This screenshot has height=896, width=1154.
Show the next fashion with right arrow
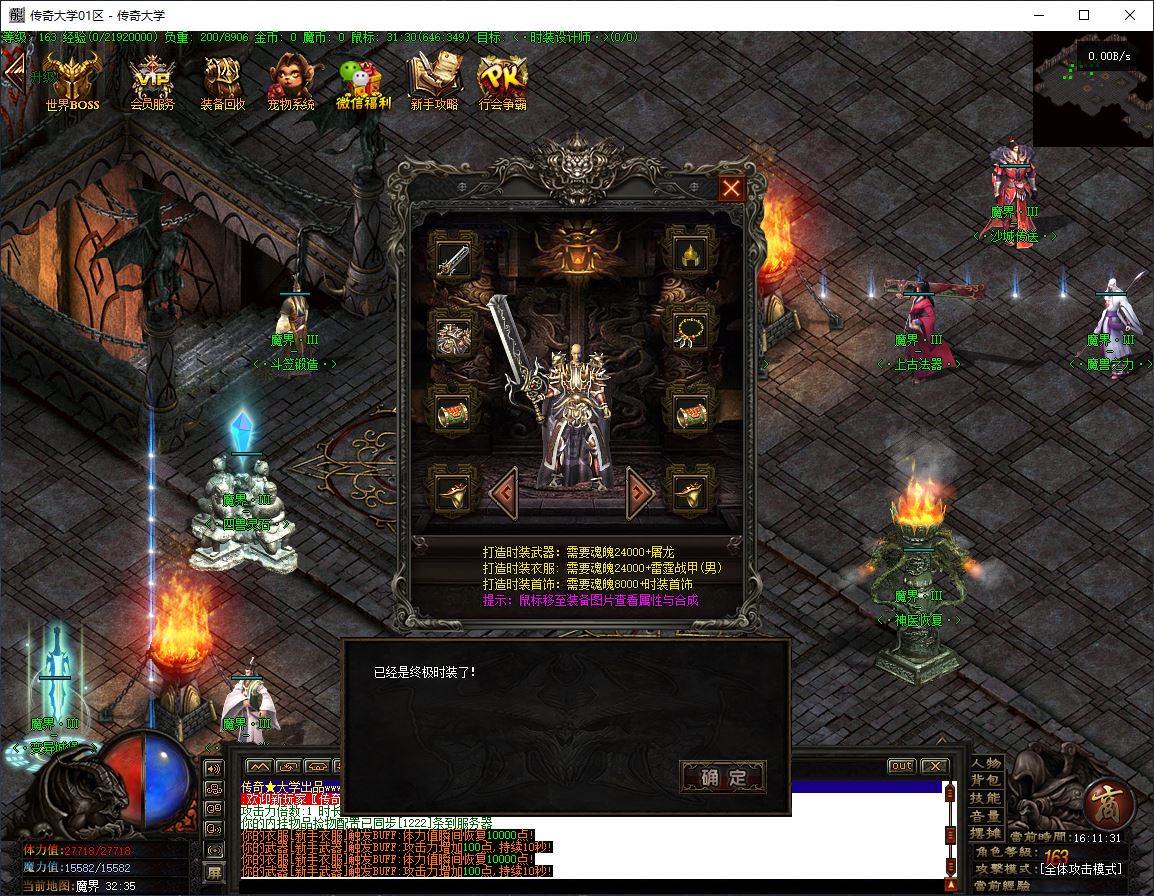pos(640,492)
